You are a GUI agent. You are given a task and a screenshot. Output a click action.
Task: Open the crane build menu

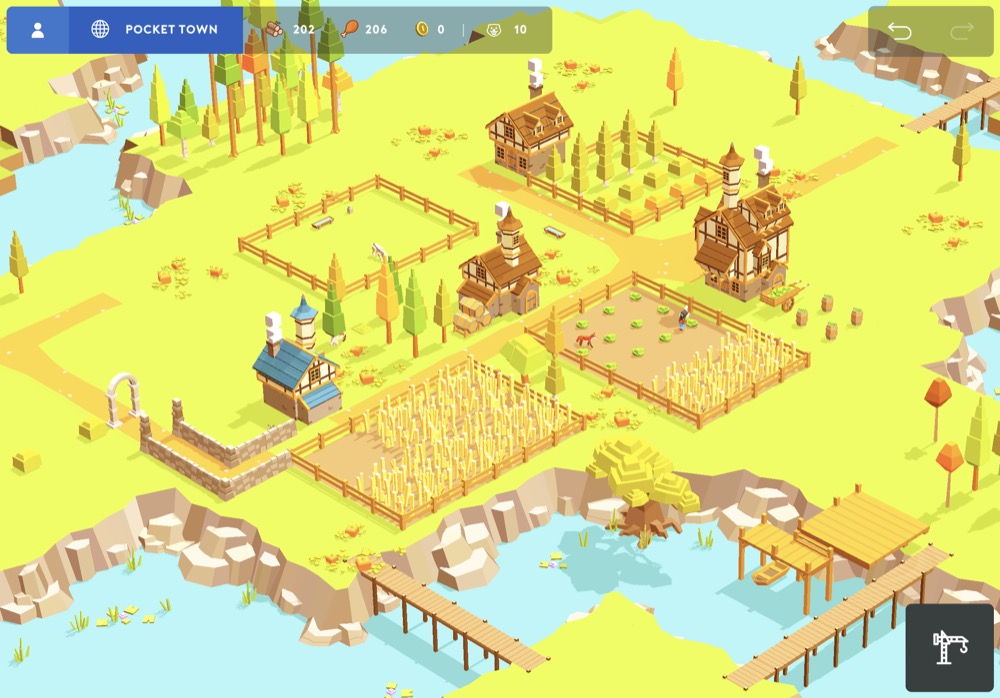(949, 647)
